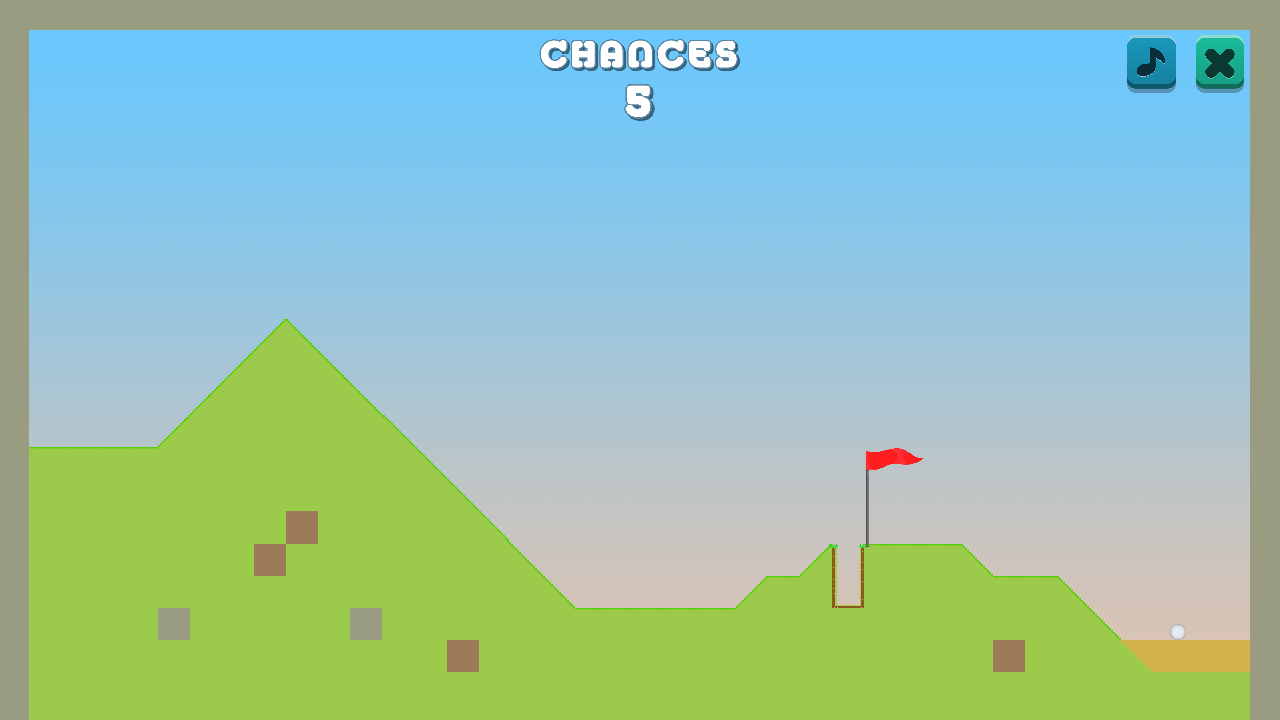
Task: Click inside the golf hole
Action: pos(849,580)
